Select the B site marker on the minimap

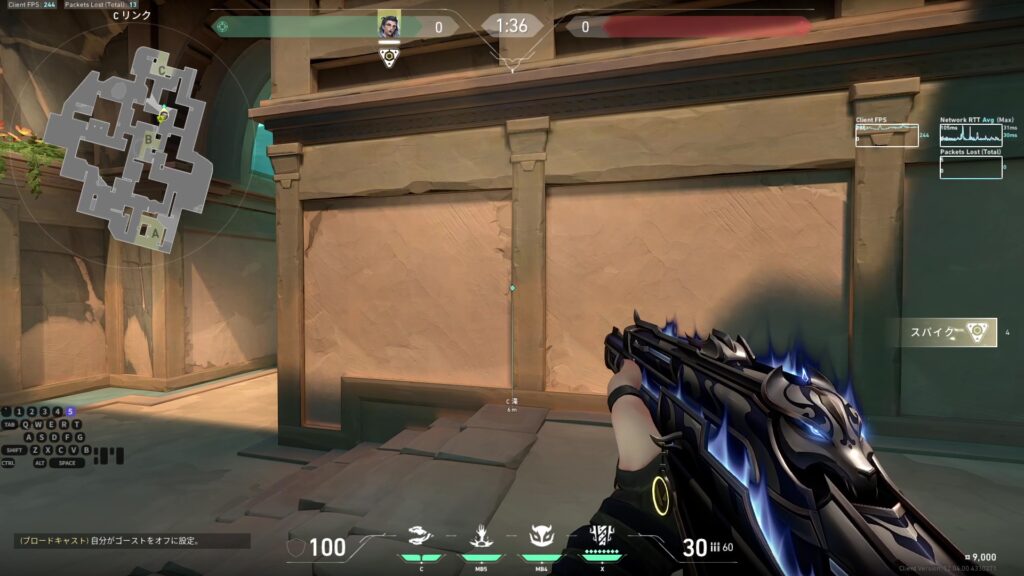tap(148, 139)
